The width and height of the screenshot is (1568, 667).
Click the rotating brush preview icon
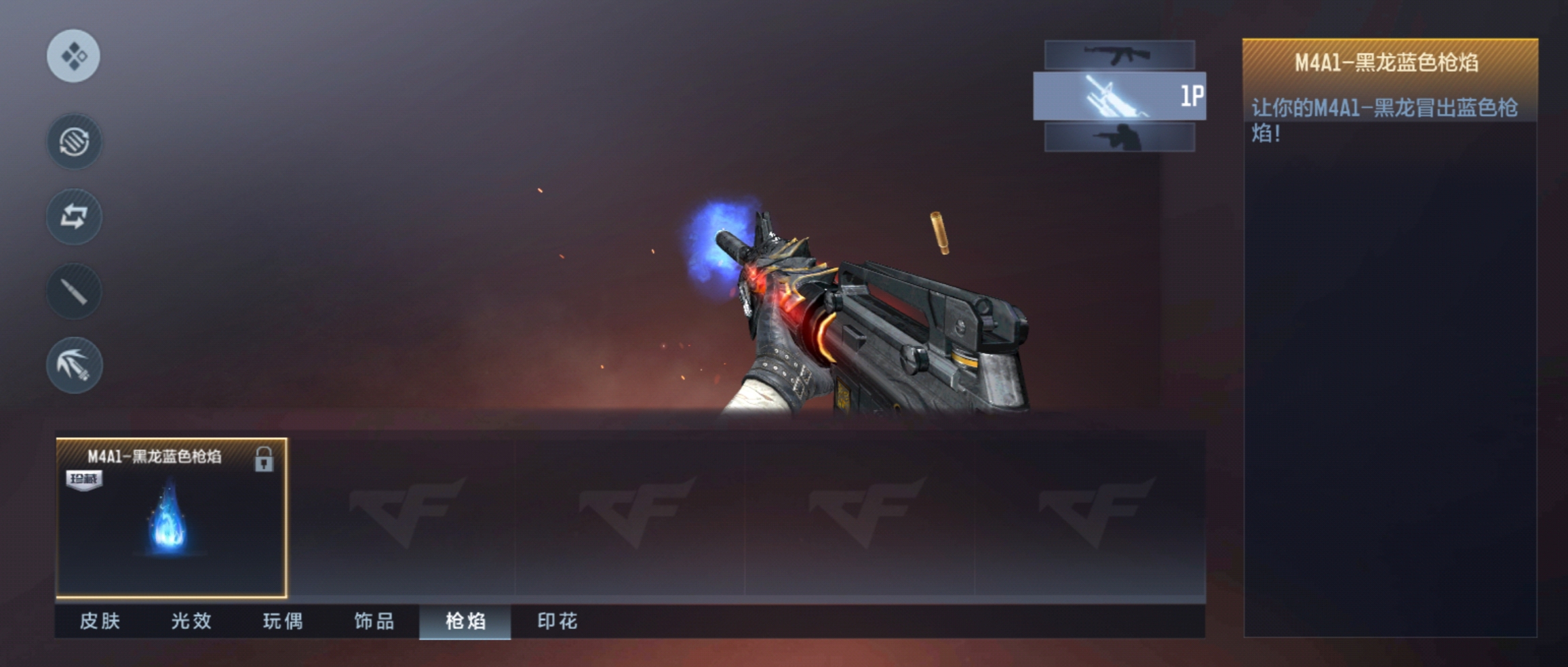point(75,141)
